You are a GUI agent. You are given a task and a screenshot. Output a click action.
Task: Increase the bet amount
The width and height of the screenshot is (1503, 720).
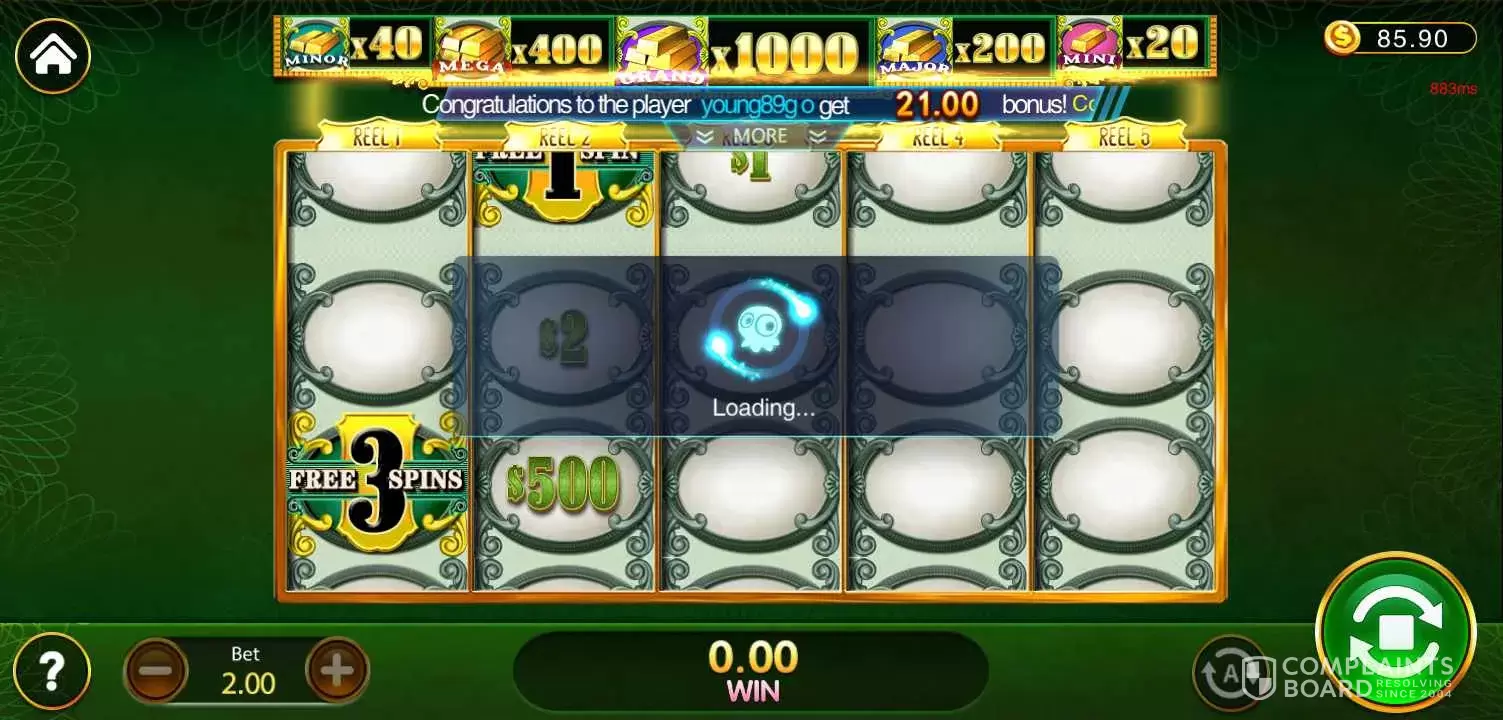336,671
